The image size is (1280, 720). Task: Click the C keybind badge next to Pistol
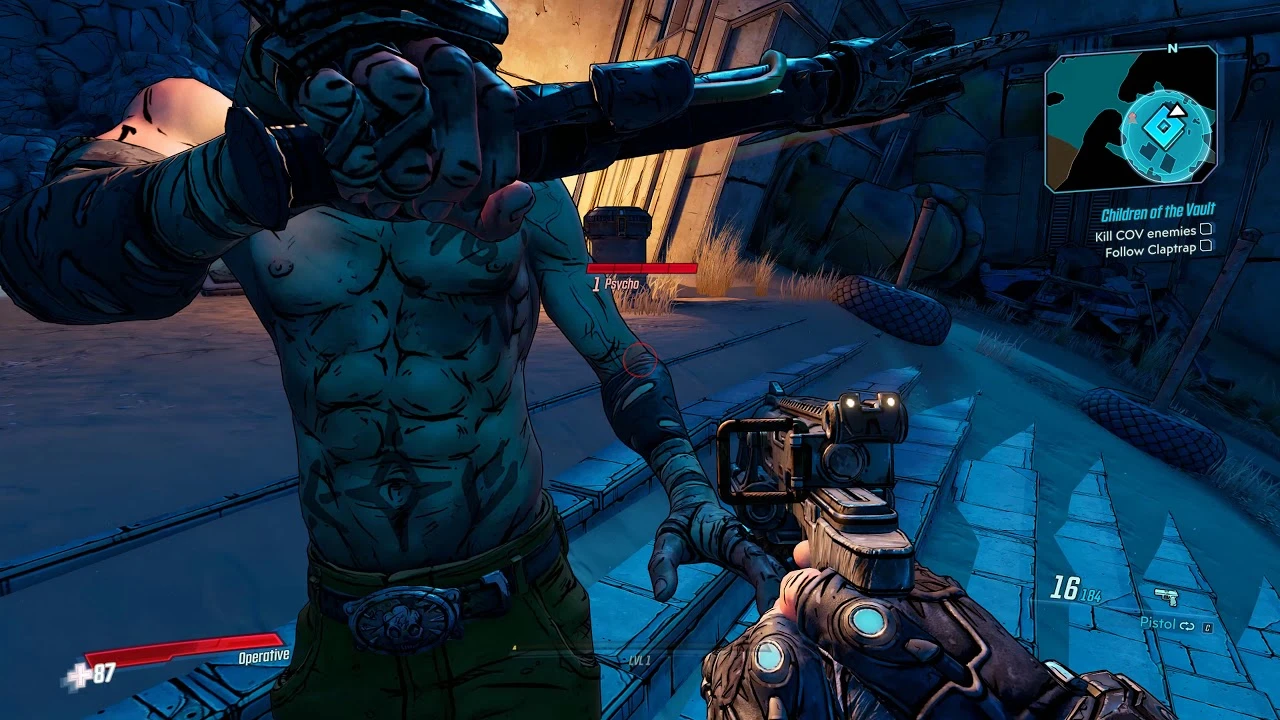(1208, 627)
